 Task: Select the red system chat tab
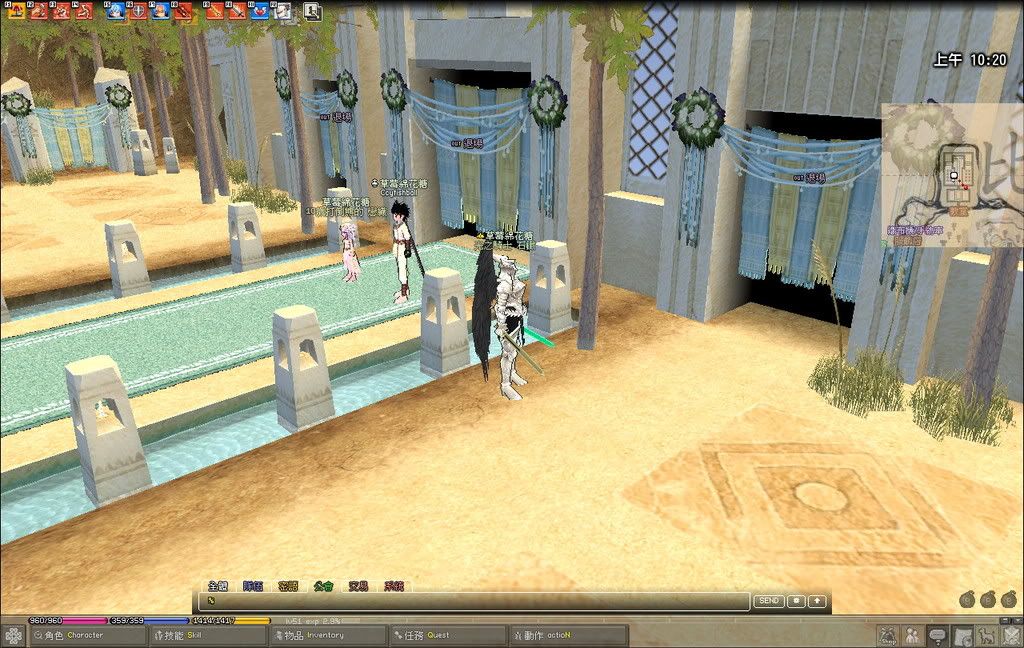[394, 586]
